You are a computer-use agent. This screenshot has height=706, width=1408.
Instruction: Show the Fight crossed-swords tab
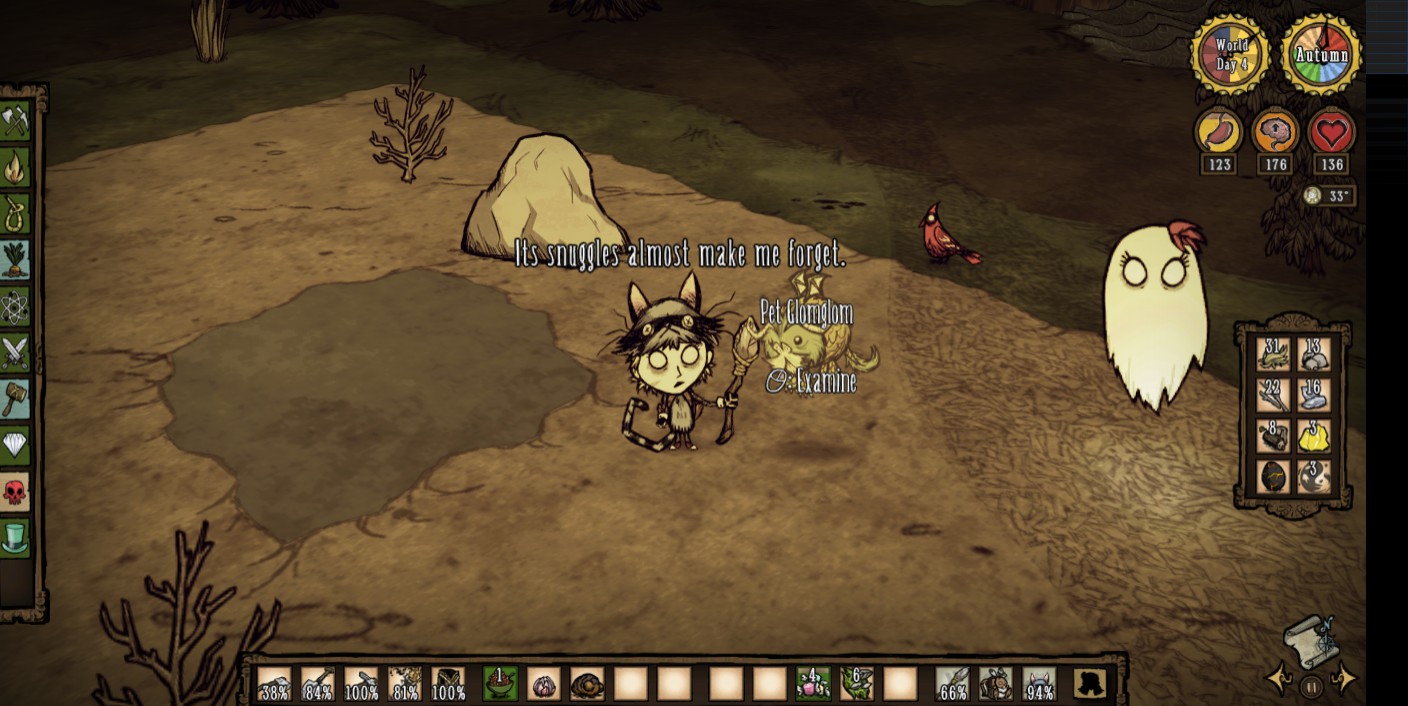pos(15,353)
